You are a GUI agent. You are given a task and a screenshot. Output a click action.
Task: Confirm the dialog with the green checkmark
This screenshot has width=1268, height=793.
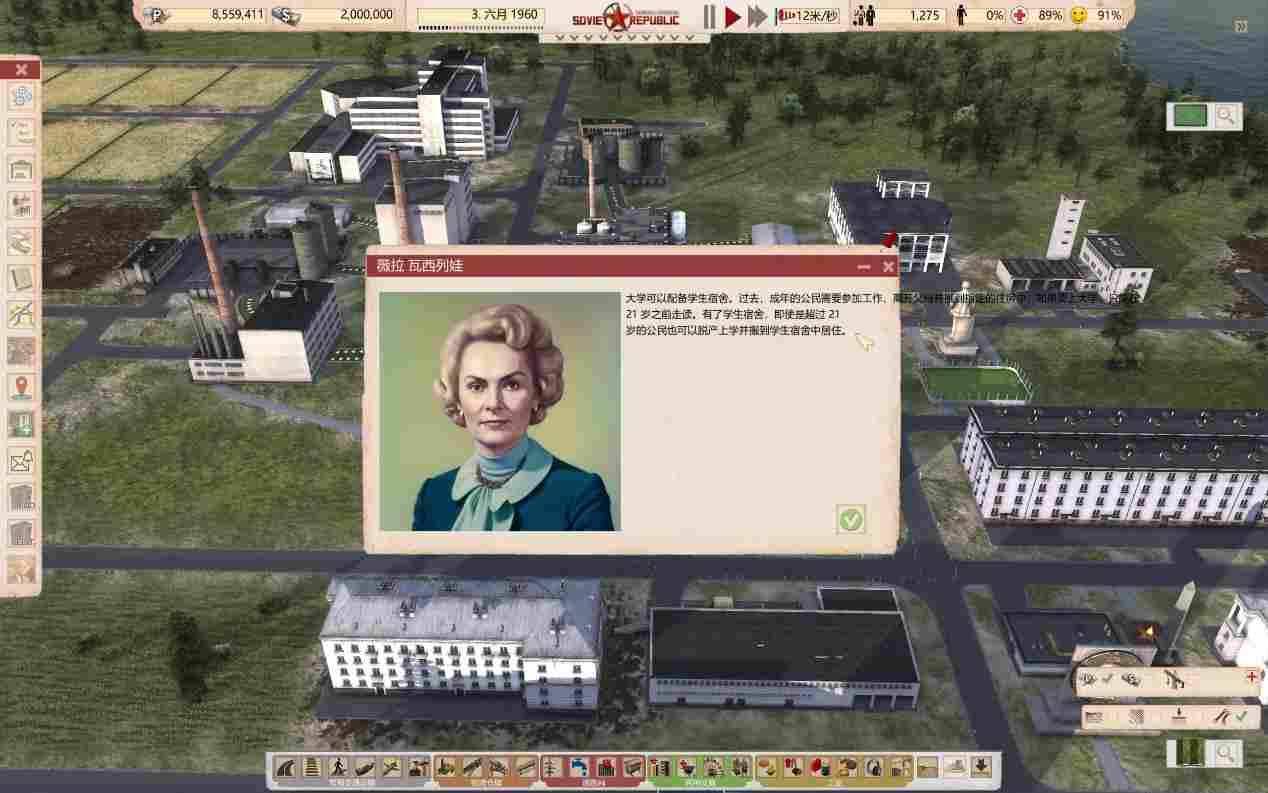[850, 519]
